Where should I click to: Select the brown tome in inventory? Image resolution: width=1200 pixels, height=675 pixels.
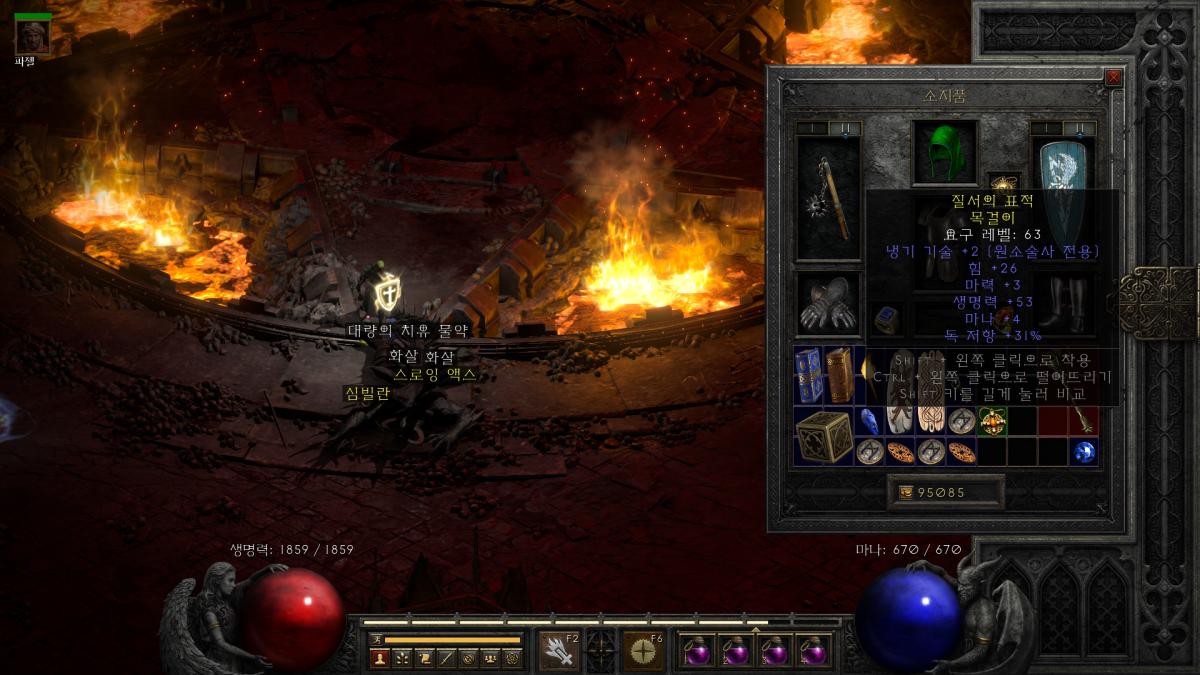839,375
